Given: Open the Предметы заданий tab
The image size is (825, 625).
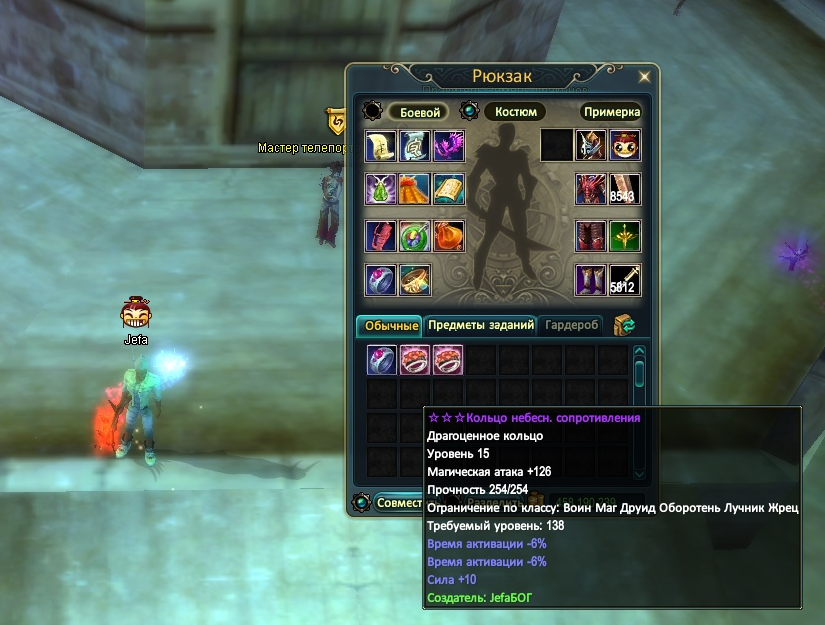Looking at the screenshot, I should tap(480, 326).
